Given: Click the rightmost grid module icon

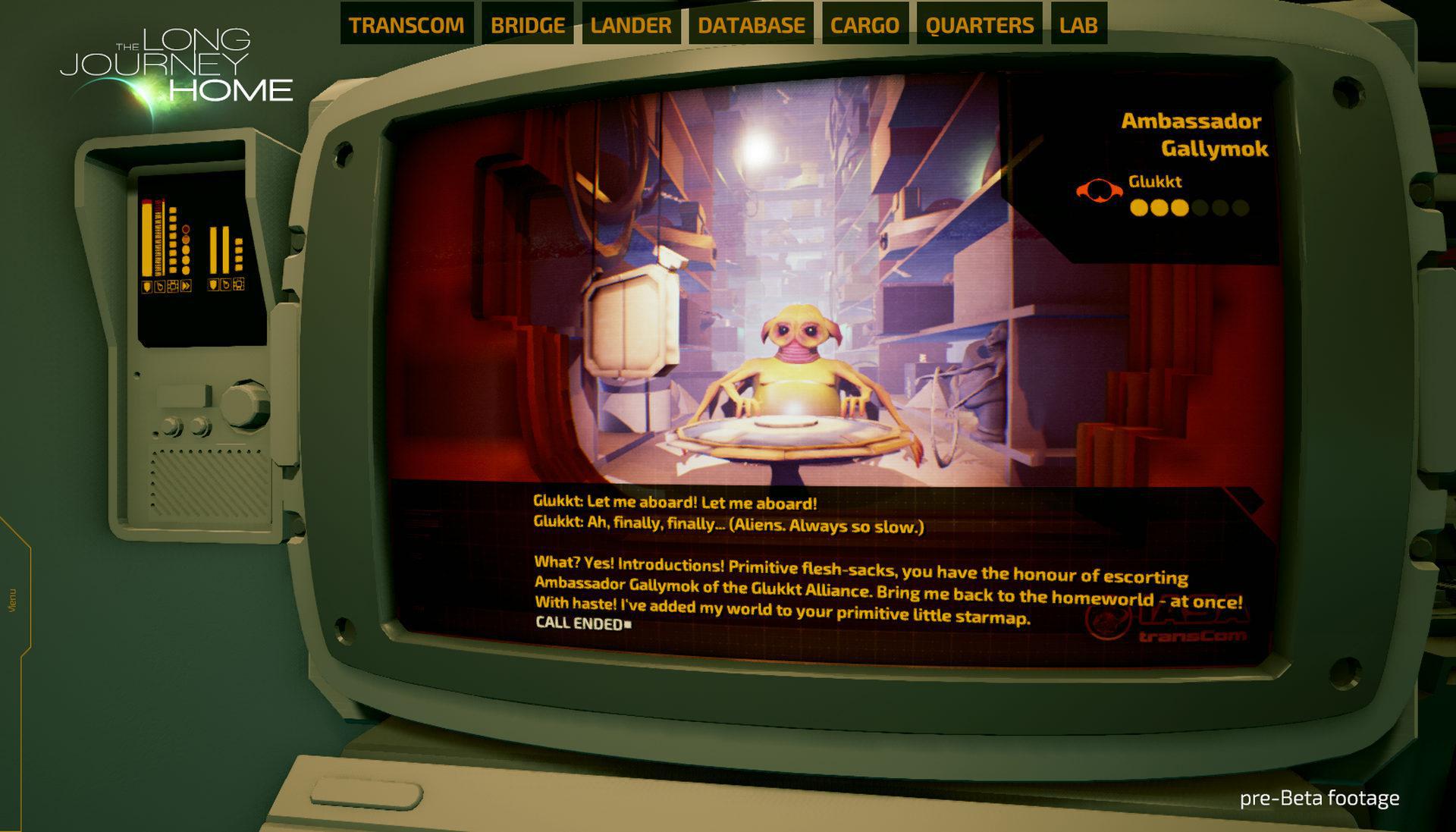Looking at the screenshot, I should tap(239, 286).
